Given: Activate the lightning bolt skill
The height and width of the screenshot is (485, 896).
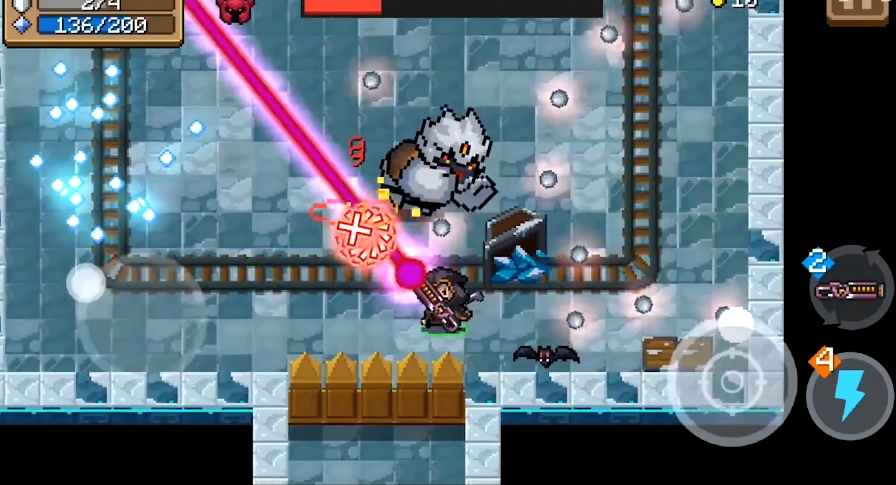Looking at the screenshot, I should point(849,396).
